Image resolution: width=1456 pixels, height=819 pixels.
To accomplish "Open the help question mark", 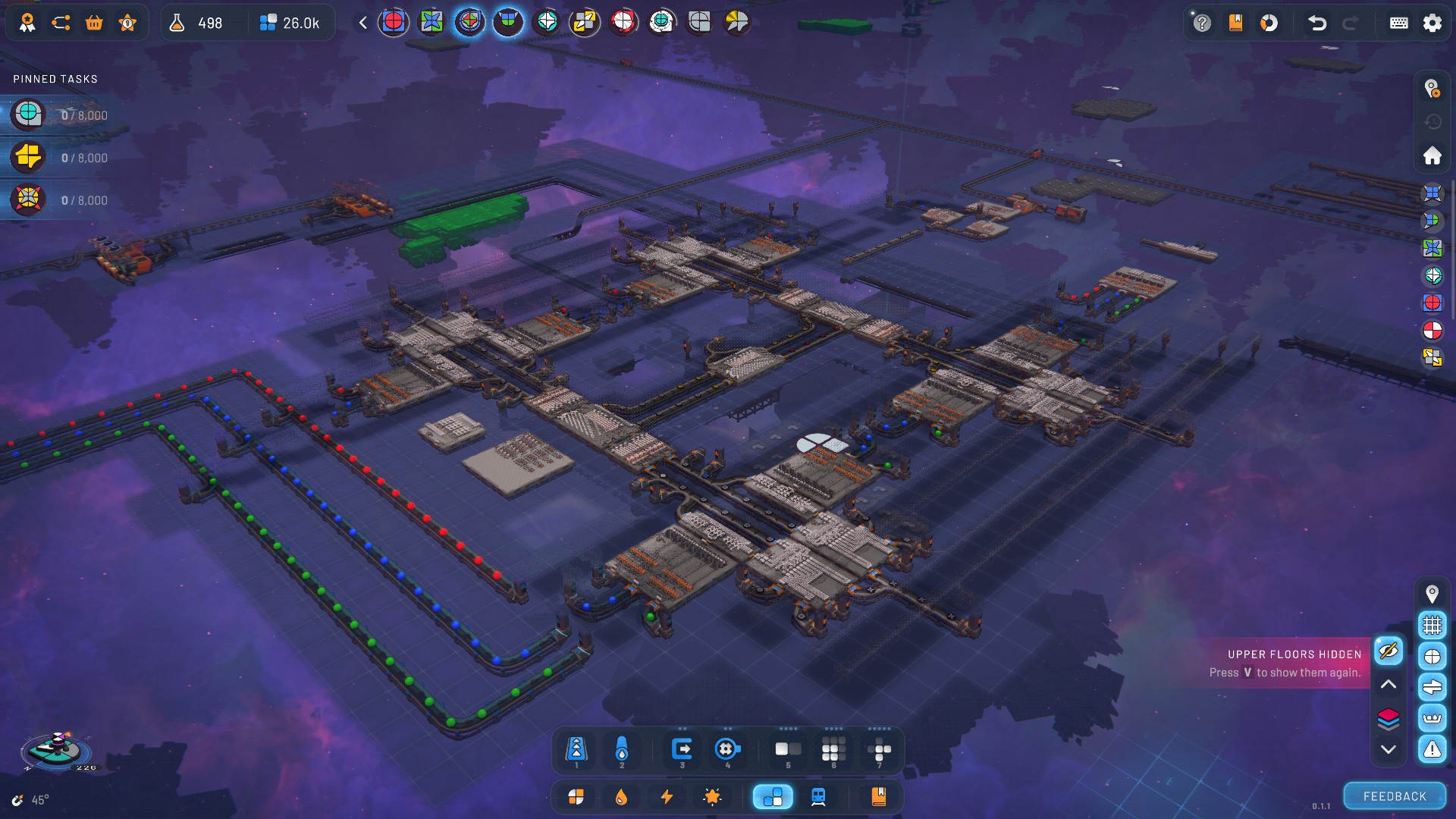I will 1202,23.
